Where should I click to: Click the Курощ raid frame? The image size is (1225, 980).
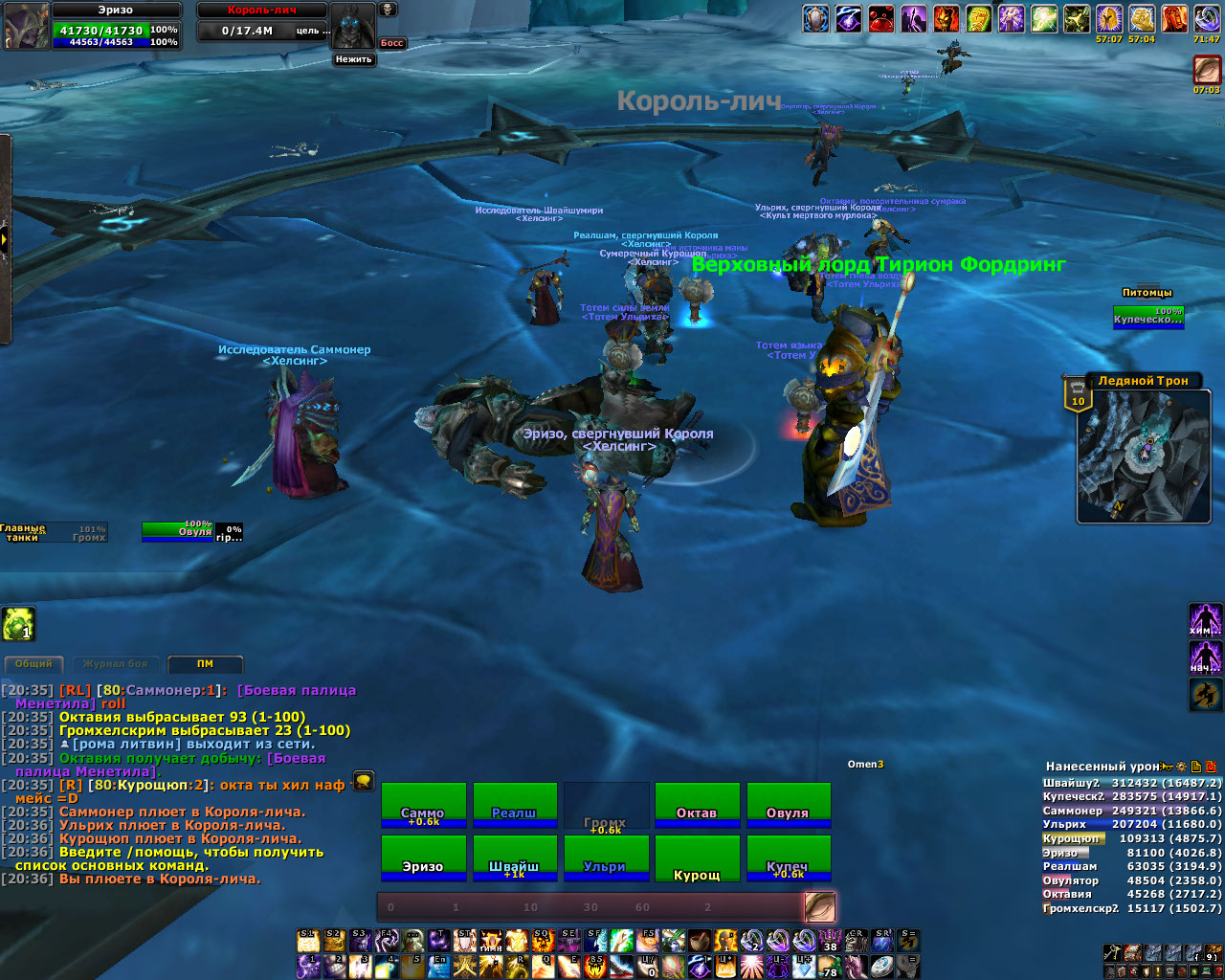[x=697, y=857]
